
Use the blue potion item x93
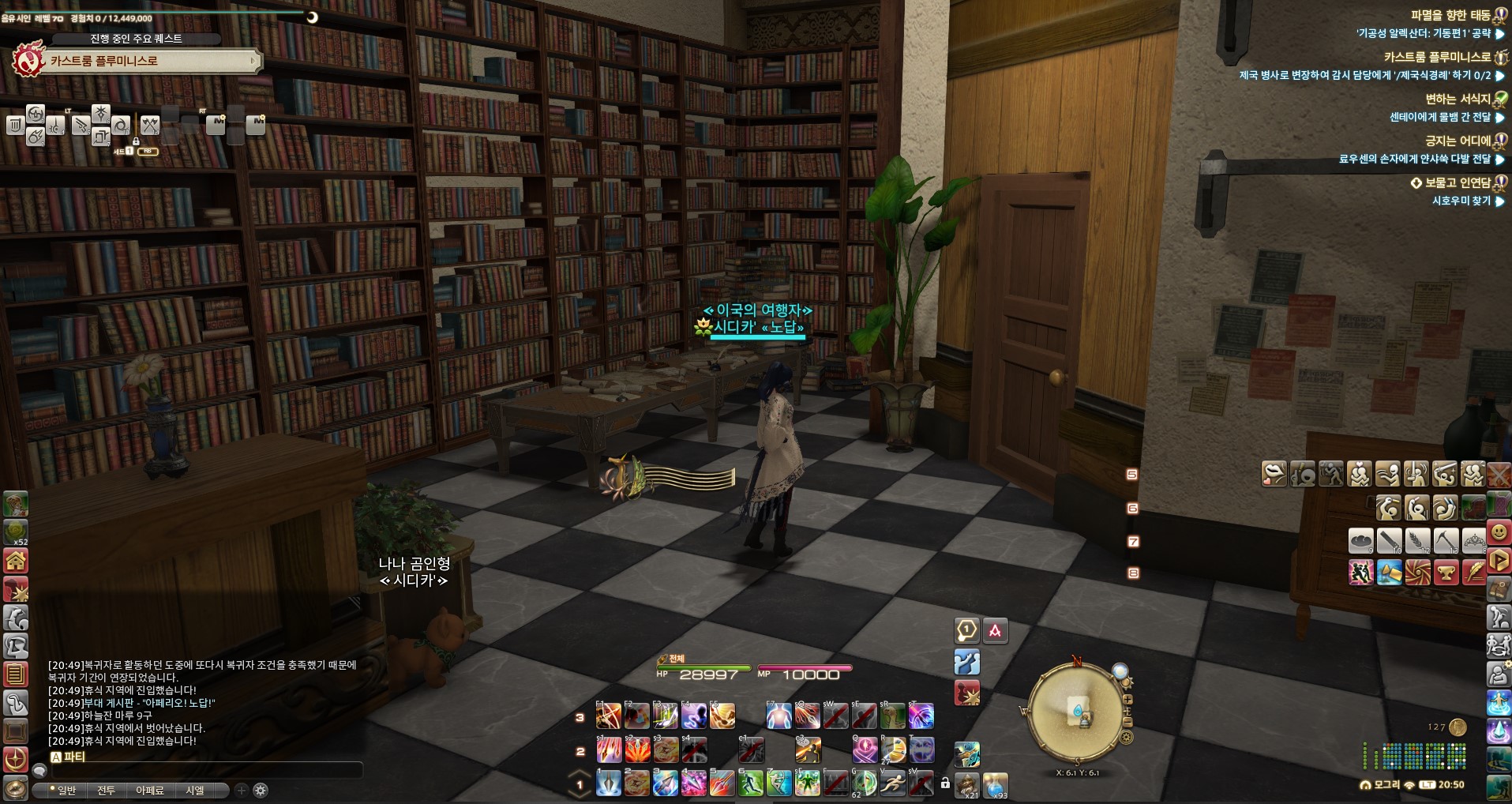[x=995, y=784]
